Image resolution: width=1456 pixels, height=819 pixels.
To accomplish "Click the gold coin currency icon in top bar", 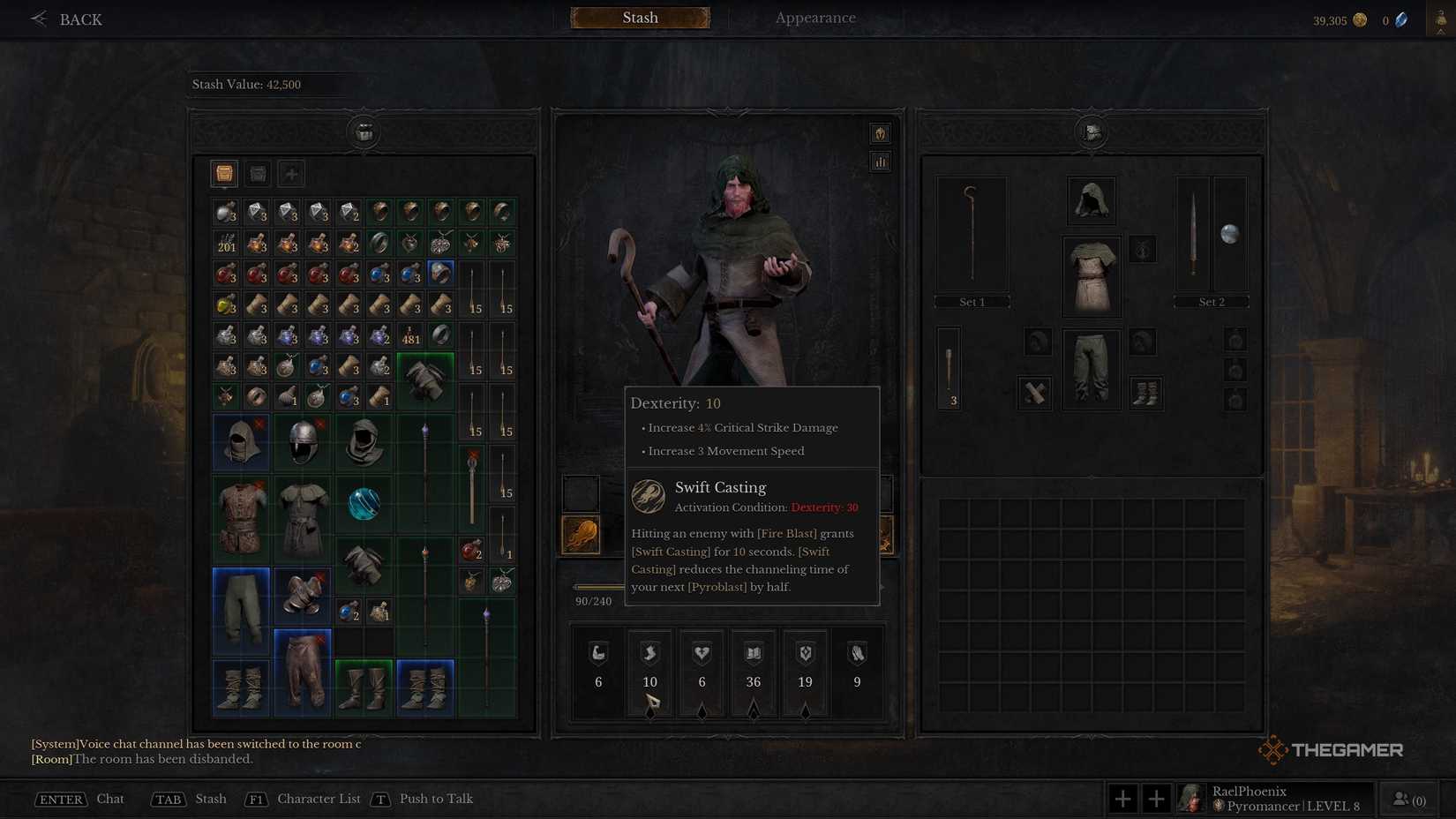I will click(x=1360, y=19).
